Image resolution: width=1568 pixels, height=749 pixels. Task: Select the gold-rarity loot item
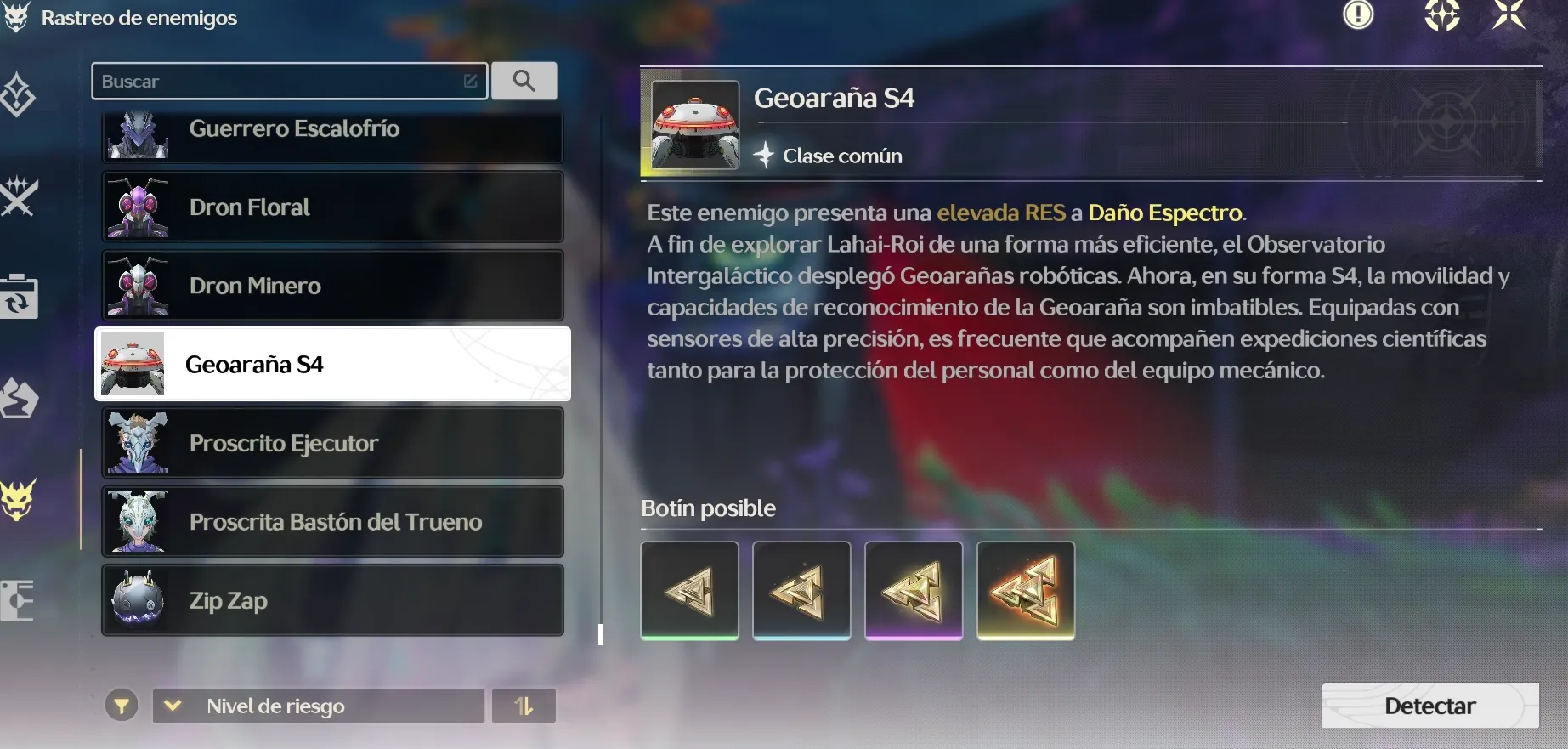coord(1026,590)
